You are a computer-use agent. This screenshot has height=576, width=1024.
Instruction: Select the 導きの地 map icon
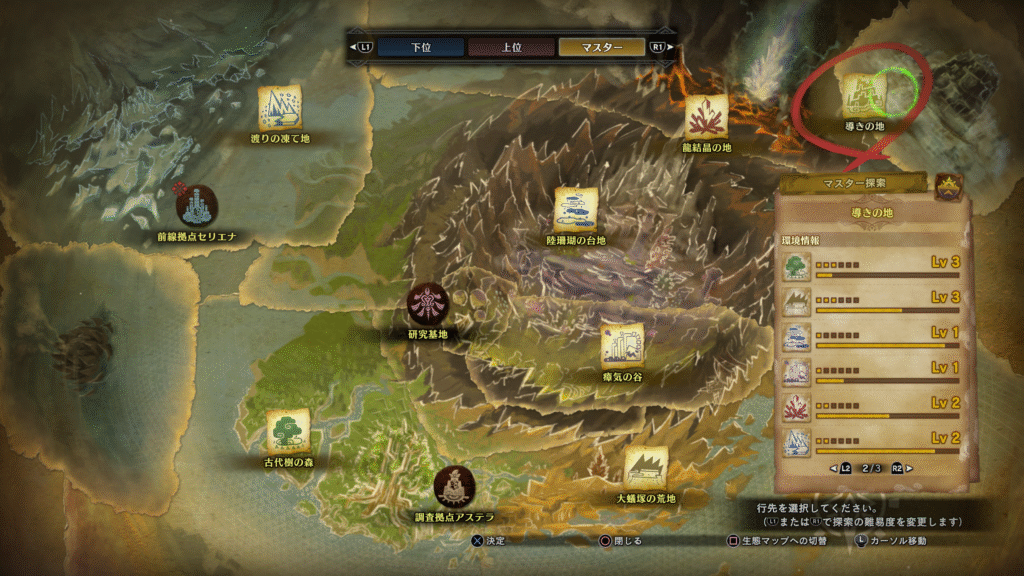[x=861, y=95]
